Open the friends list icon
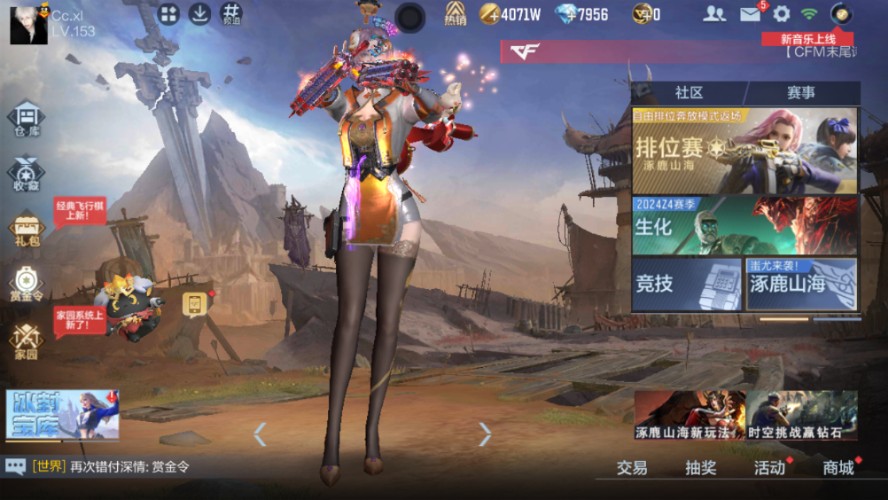Image resolution: width=888 pixels, height=500 pixels. pyautogui.click(x=714, y=14)
